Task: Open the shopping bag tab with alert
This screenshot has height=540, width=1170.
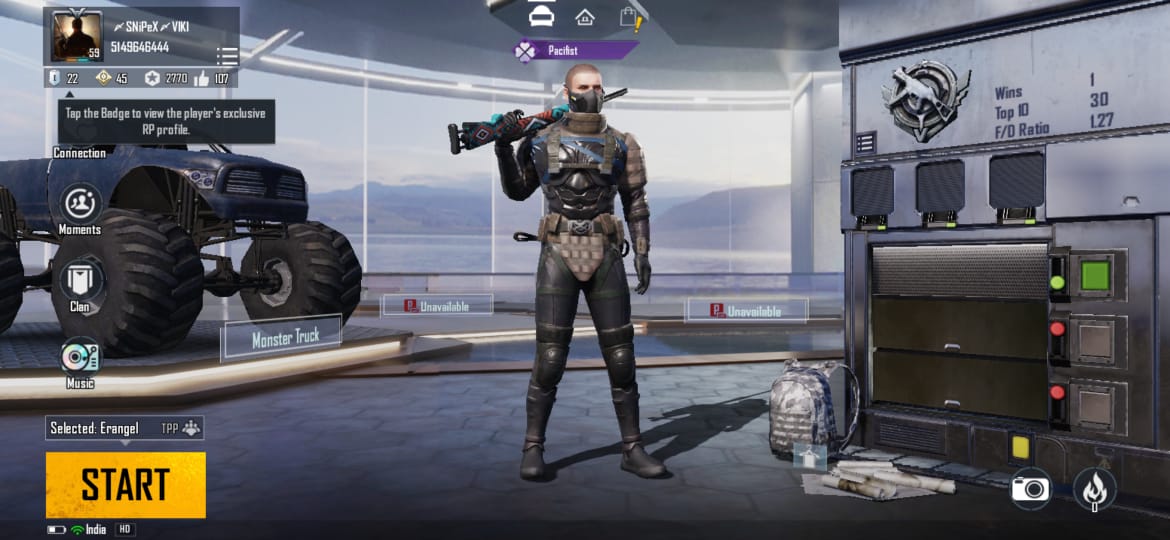Action: coord(629,17)
